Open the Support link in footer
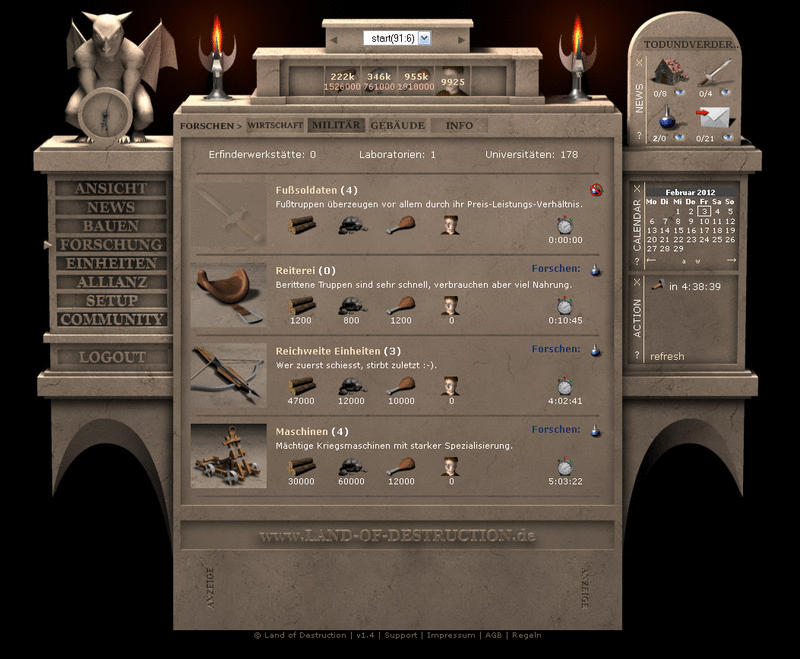This screenshot has width=800, height=659. click(x=401, y=635)
